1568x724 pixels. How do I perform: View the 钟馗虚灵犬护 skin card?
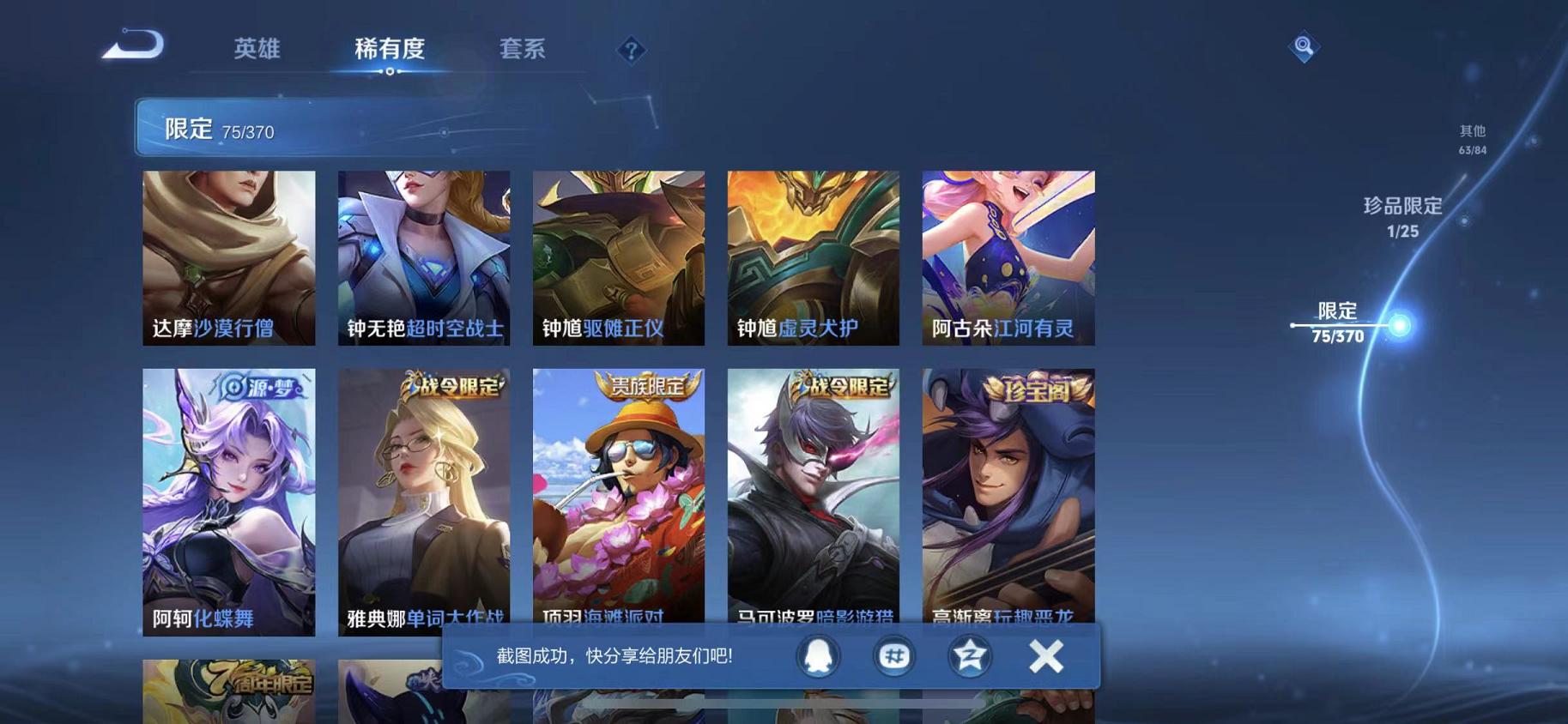pyautogui.click(x=814, y=257)
